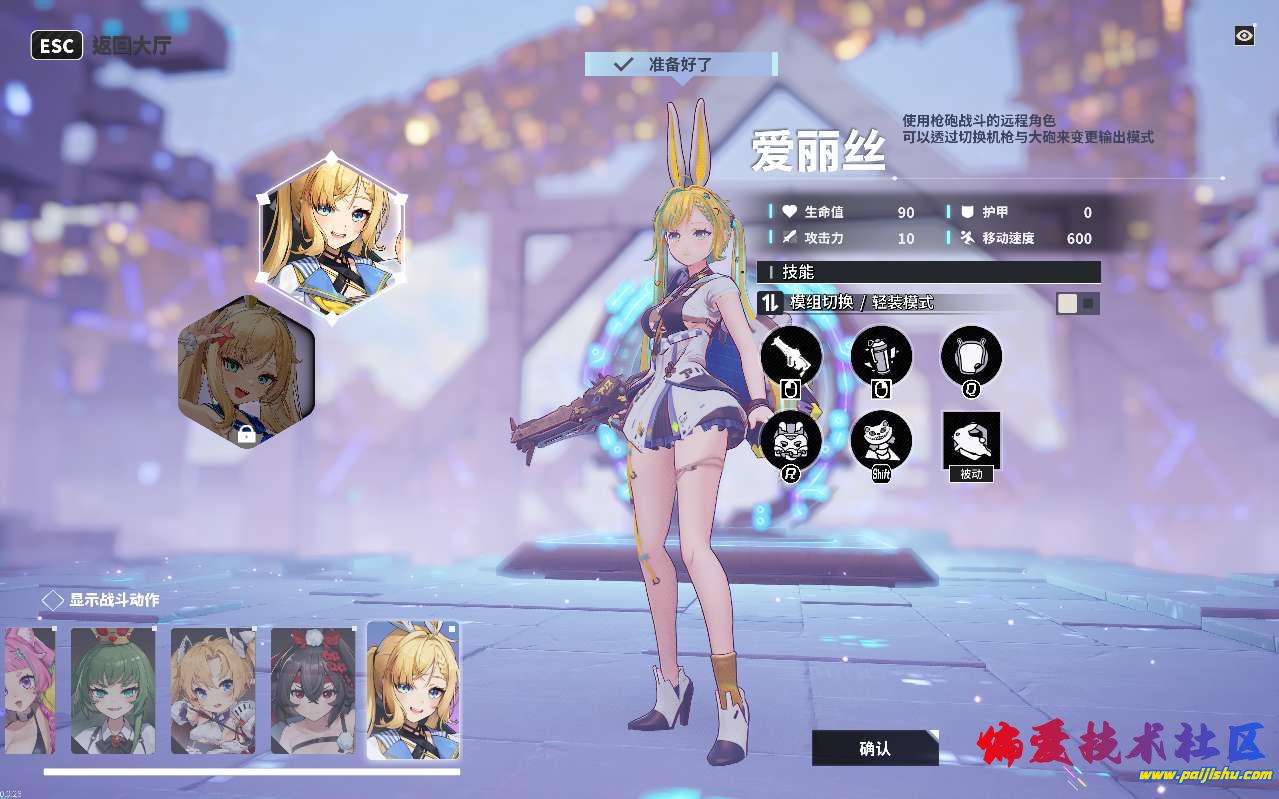The image size is (1279, 799).
Task: Choose the blonde cat-eared character portrait
Action: (213, 690)
